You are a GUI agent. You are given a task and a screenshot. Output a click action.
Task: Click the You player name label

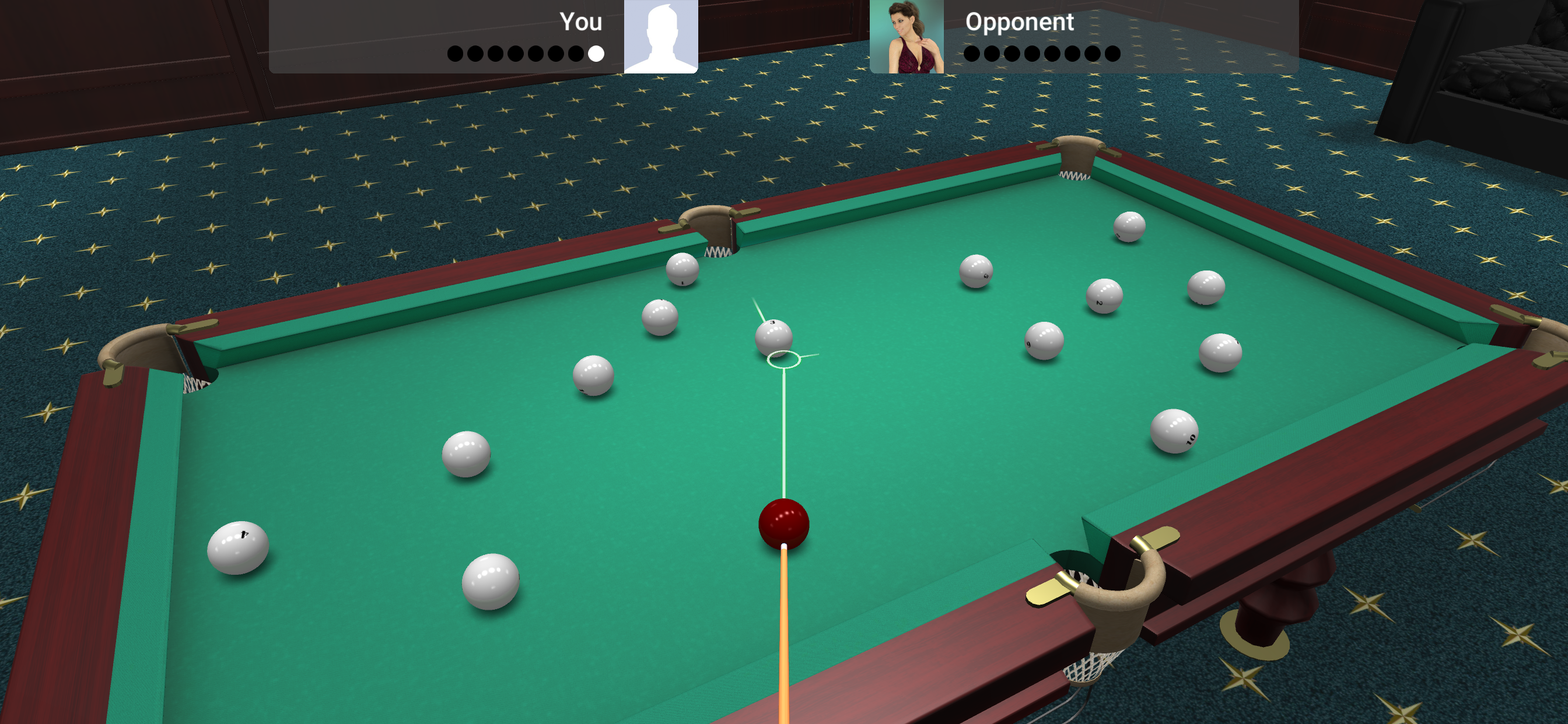click(x=583, y=23)
